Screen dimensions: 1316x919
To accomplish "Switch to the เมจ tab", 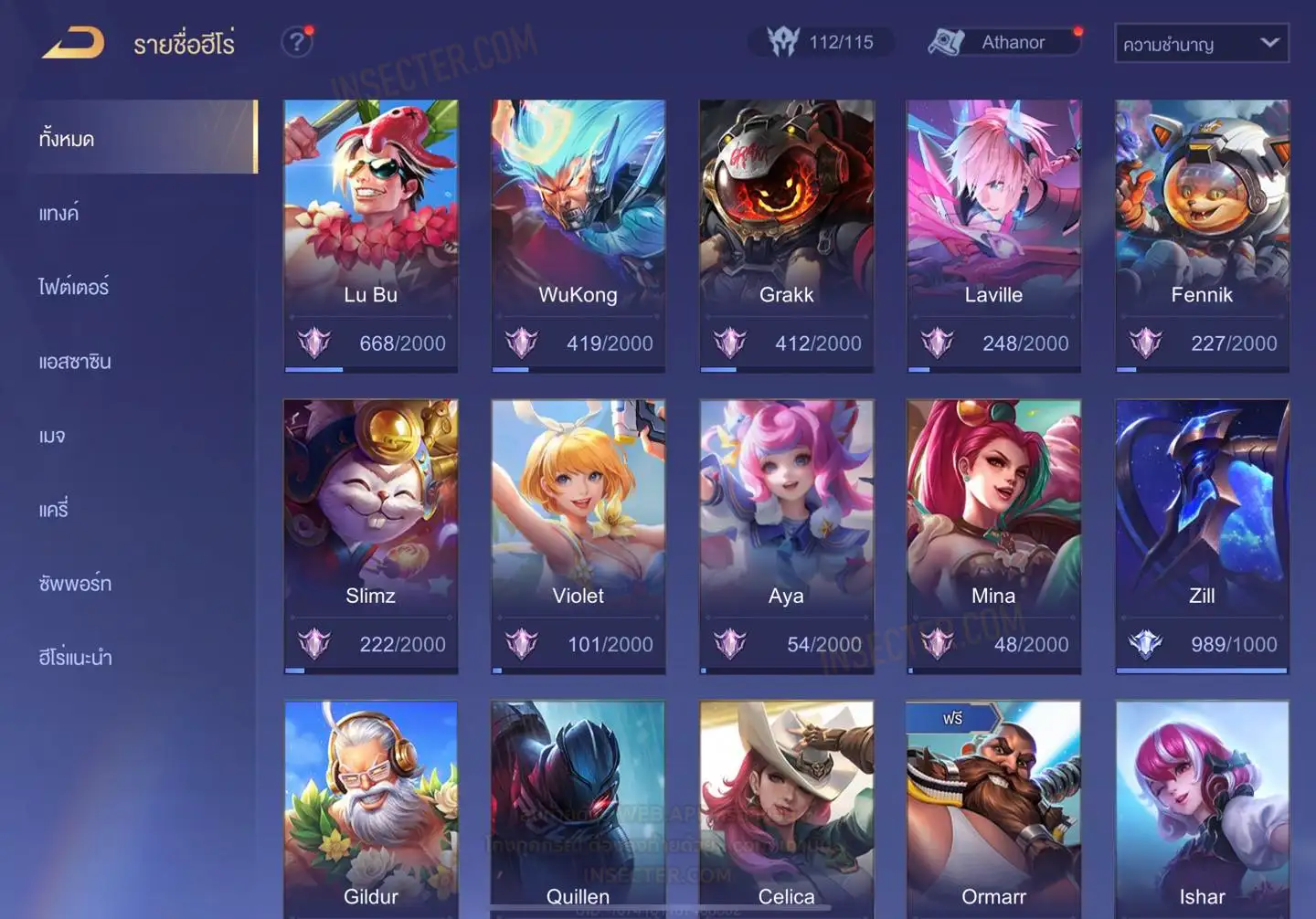I will coord(52,436).
